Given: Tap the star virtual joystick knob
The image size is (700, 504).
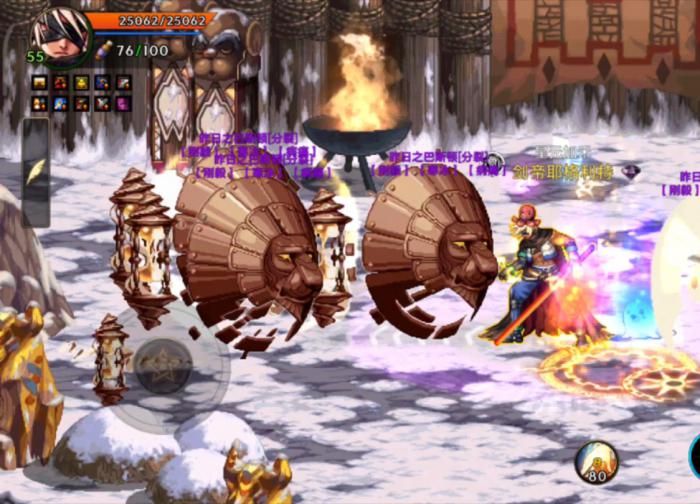Looking at the screenshot, I should click(x=162, y=366).
